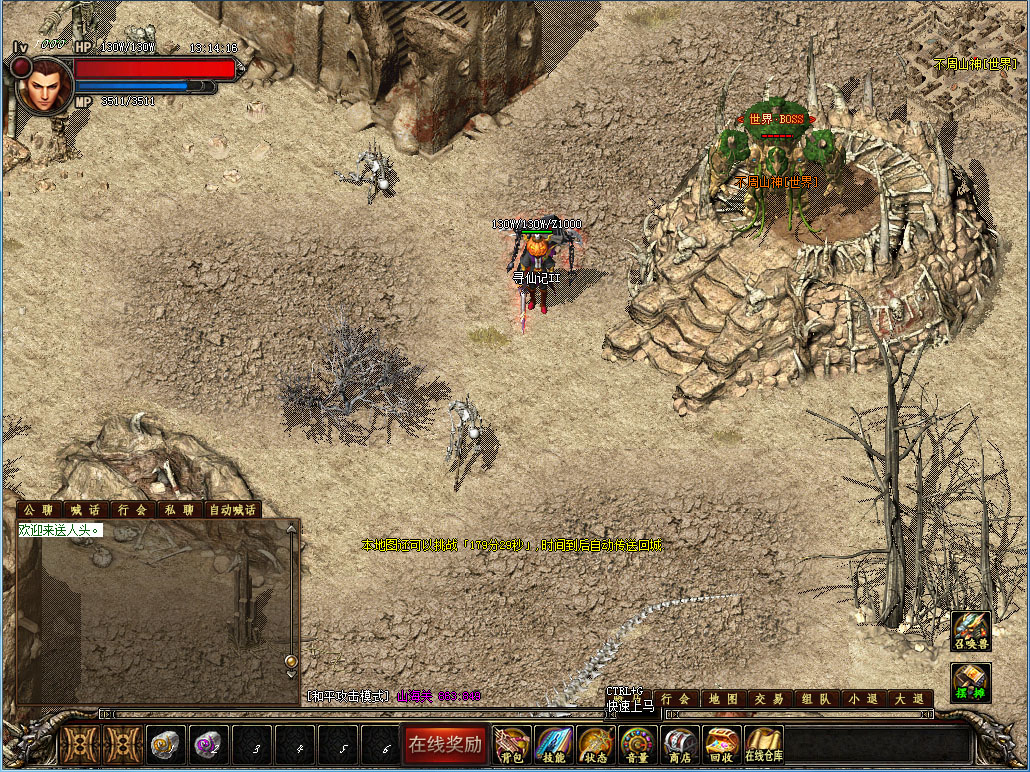1030x772 pixels.
Task: Open the 地图 map button
Action: tap(723, 699)
